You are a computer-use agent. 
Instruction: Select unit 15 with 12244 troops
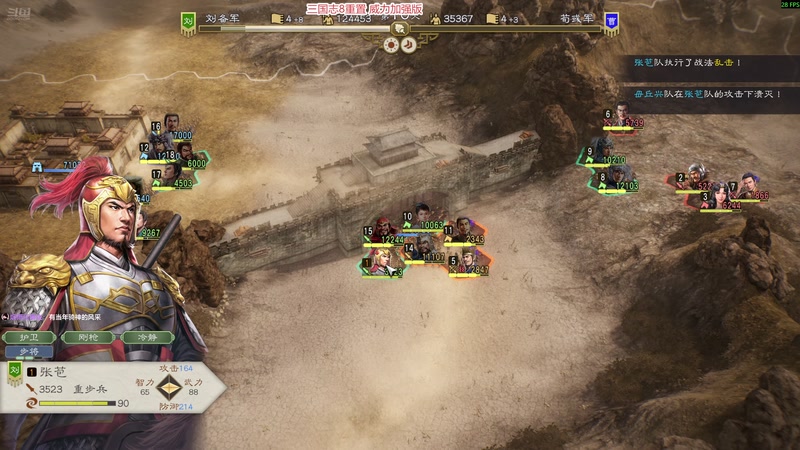(382, 230)
